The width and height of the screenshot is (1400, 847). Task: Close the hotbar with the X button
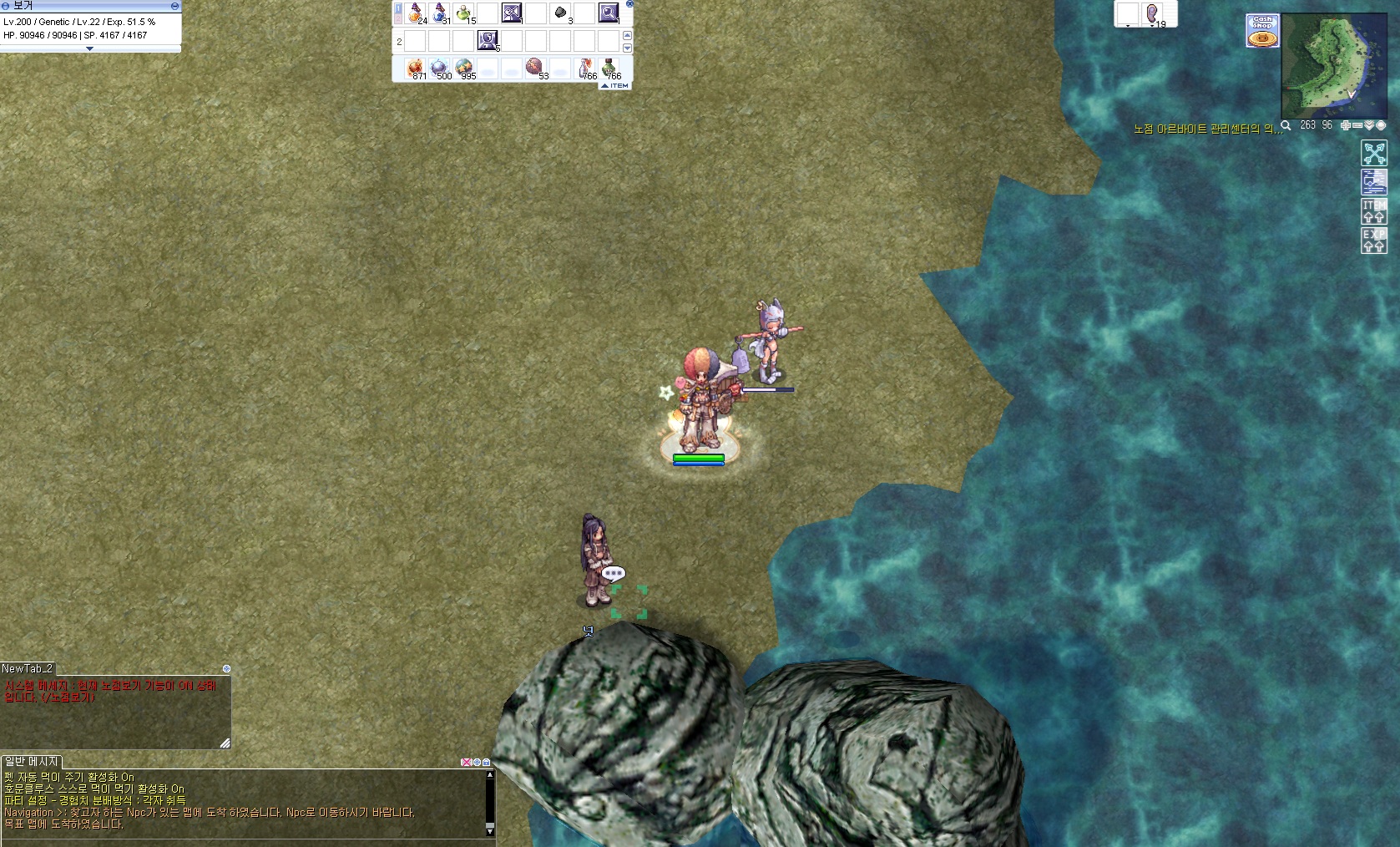(629, 4)
